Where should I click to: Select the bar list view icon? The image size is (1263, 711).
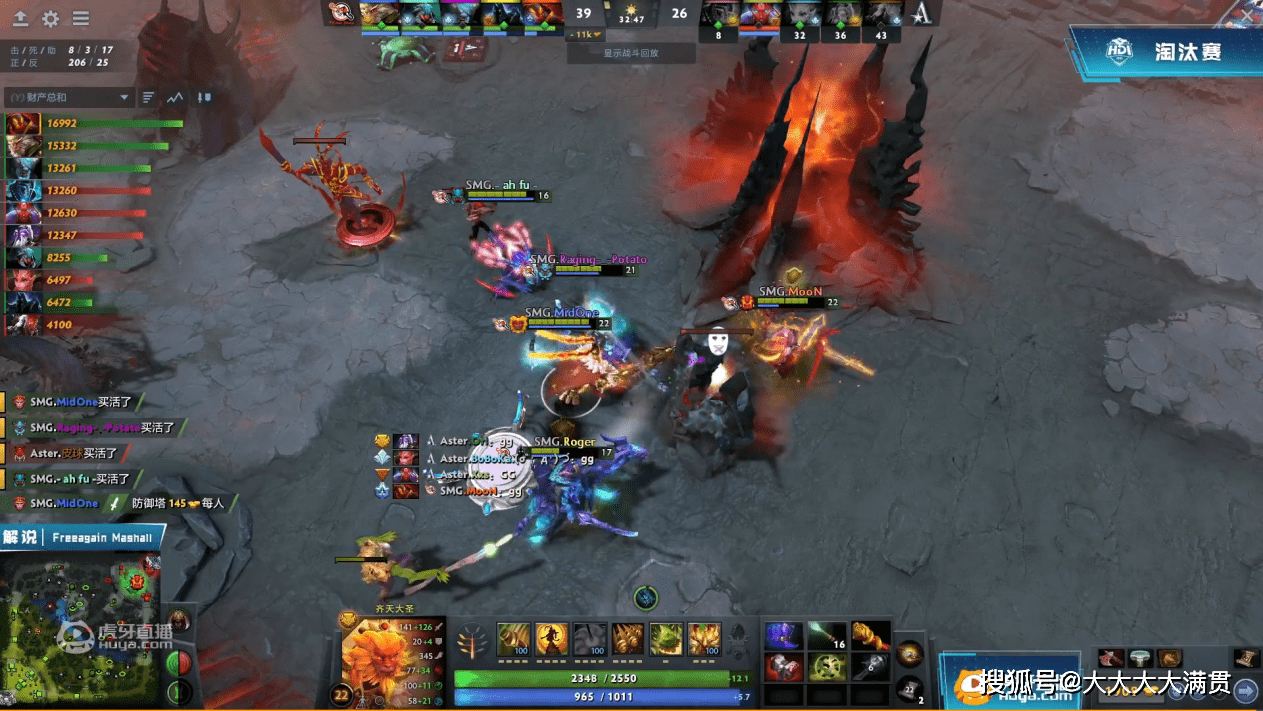pyautogui.click(x=149, y=97)
